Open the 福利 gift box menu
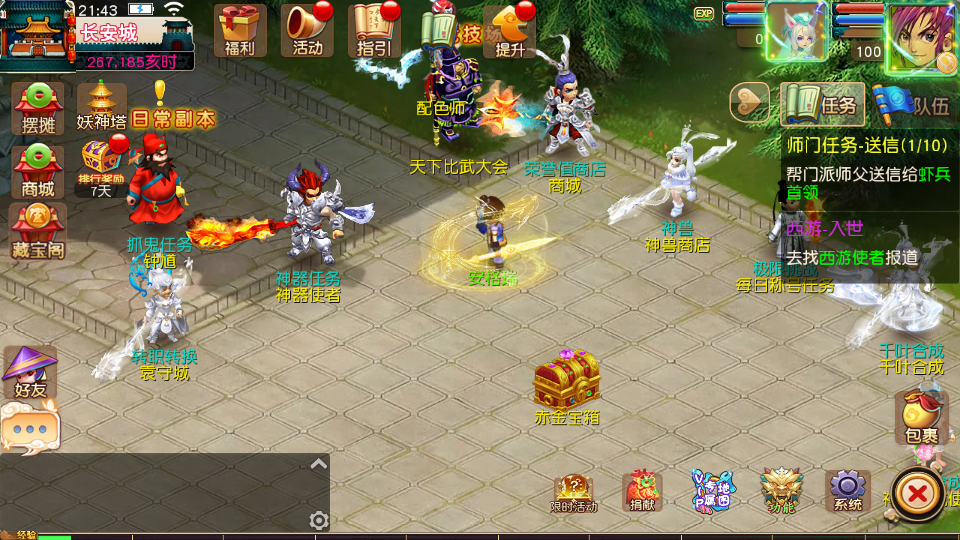 point(240,30)
